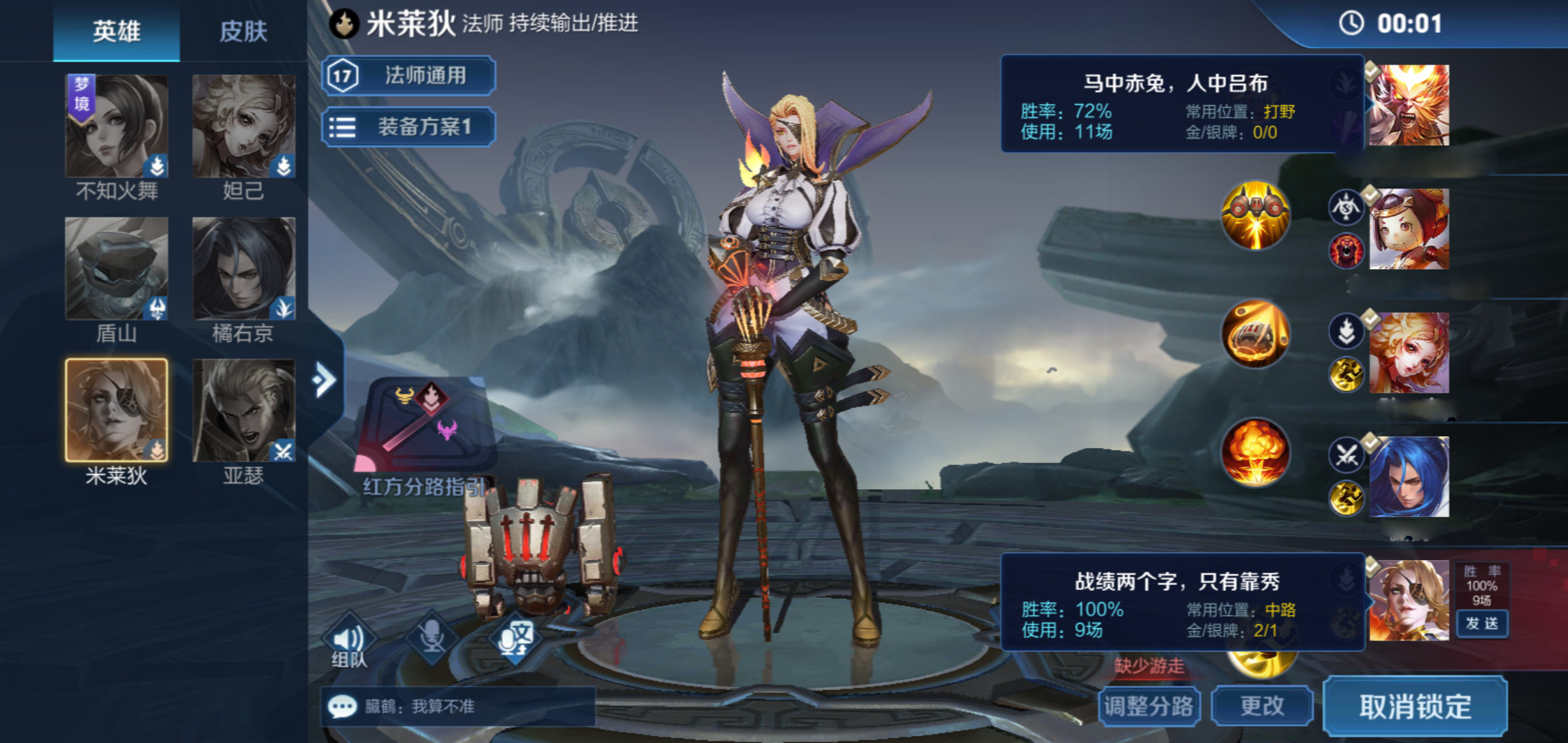1568x743 pixels.
Task: Choose the highlighted 米莱狄 portrait
Action: (116, 410)
